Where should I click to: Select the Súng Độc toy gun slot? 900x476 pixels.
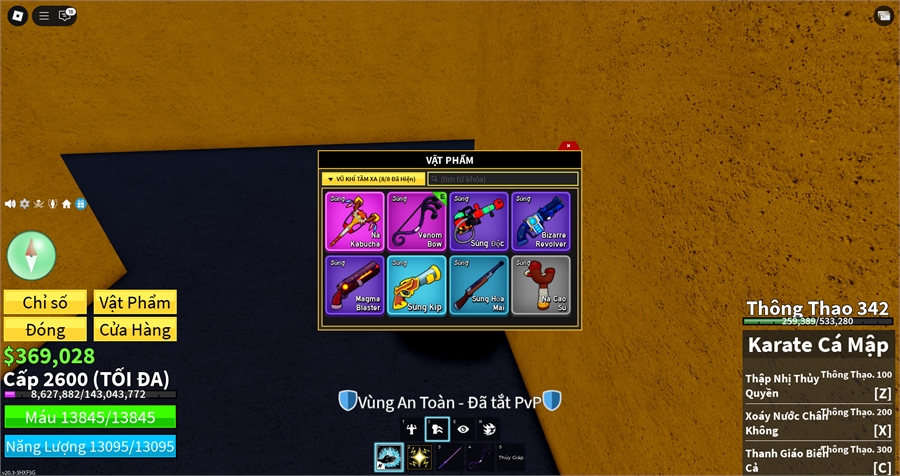[479, 221]
